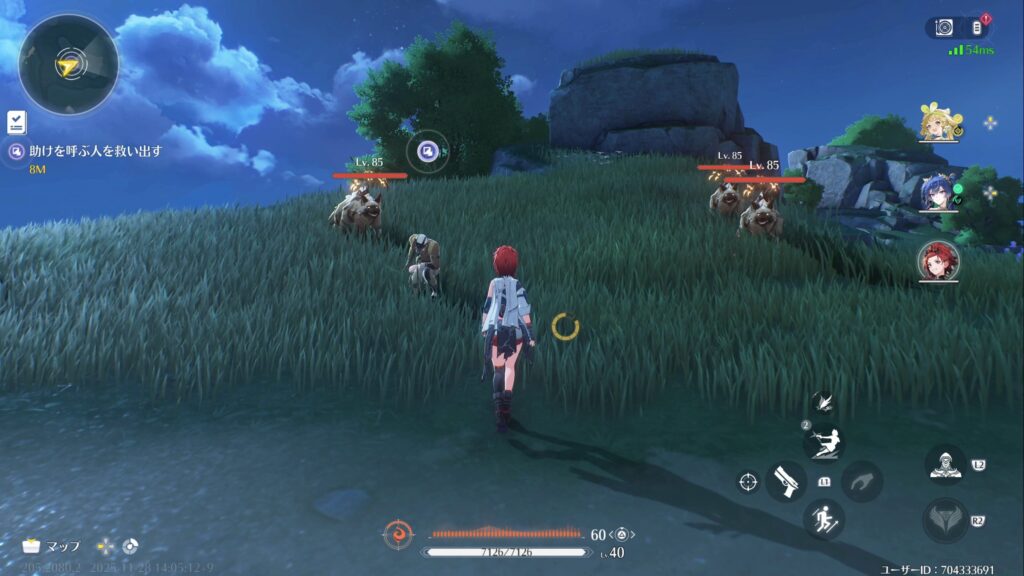Open the マップ button
1024x576 pixels.
tap(52, 547)
